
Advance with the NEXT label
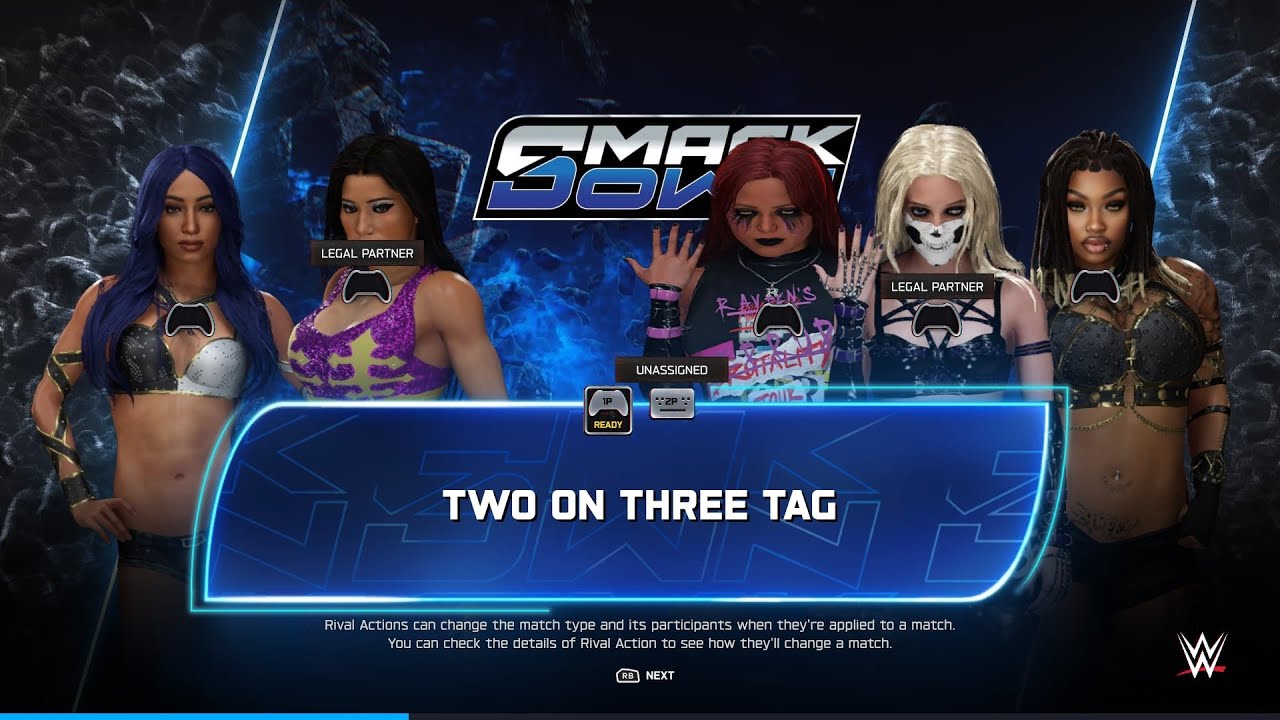[x=659, y=675]
